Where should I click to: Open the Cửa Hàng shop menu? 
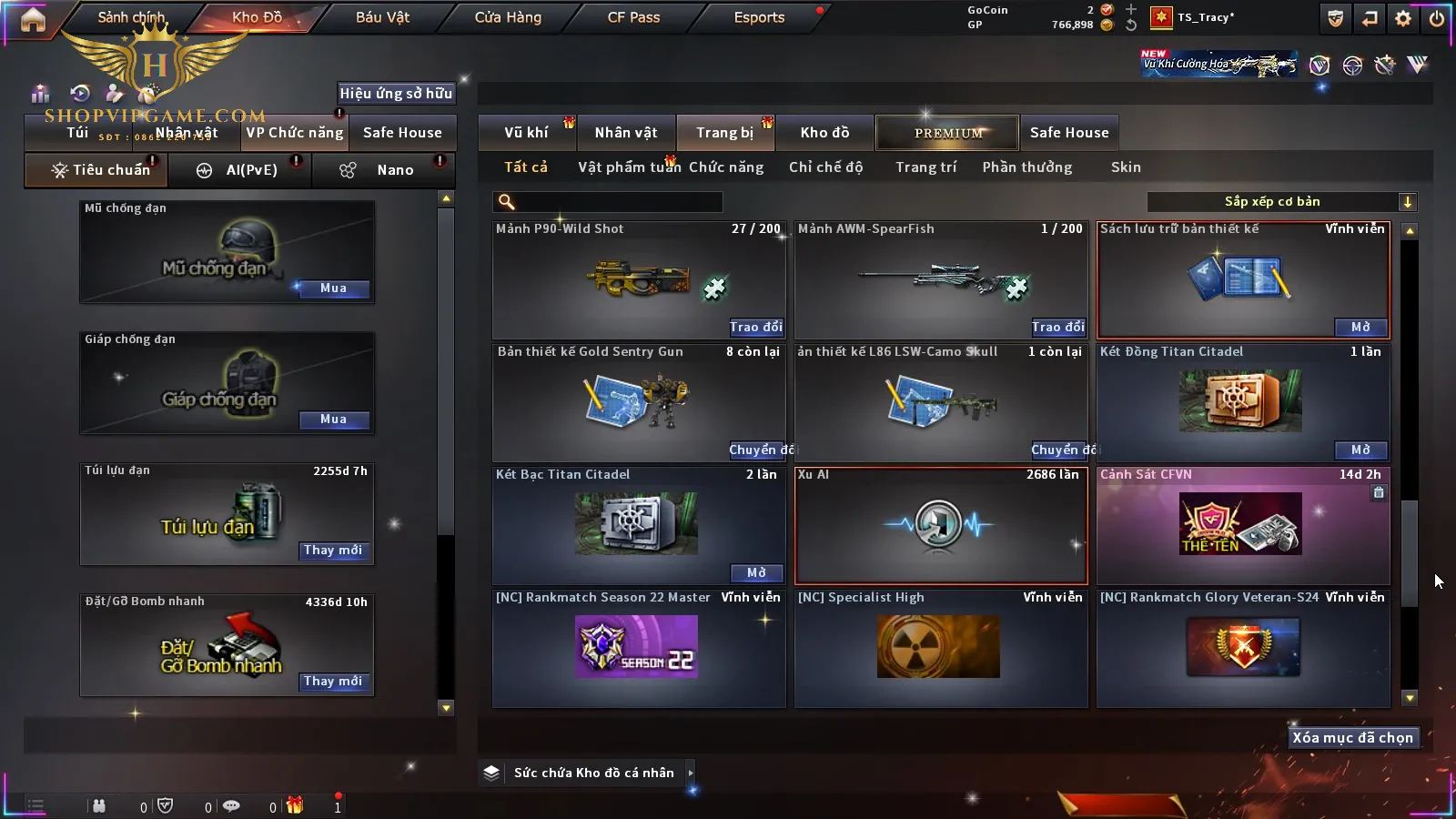[x=508, y=17]
